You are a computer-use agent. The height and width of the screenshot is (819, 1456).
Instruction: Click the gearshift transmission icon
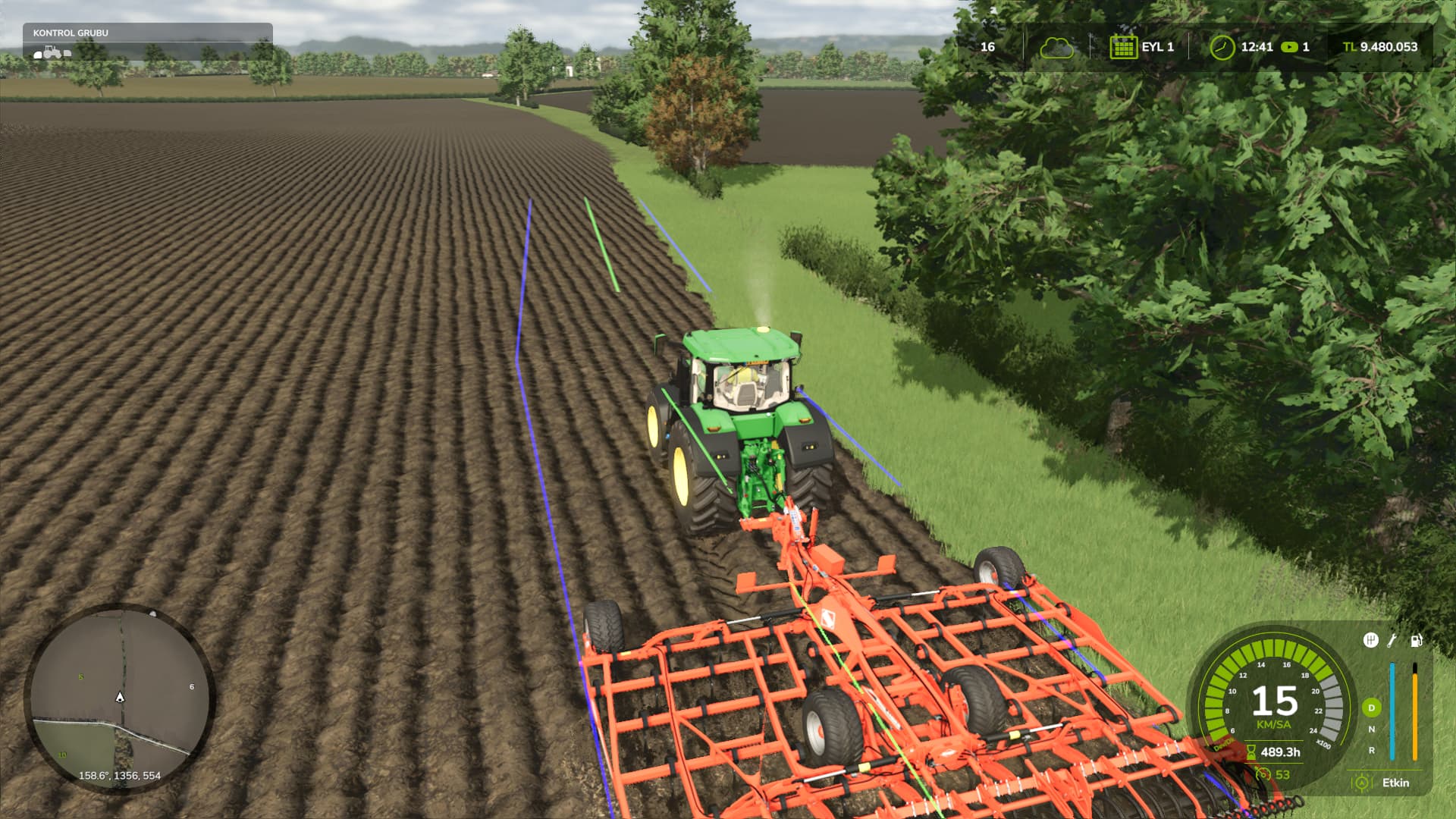click(1370, 641)
